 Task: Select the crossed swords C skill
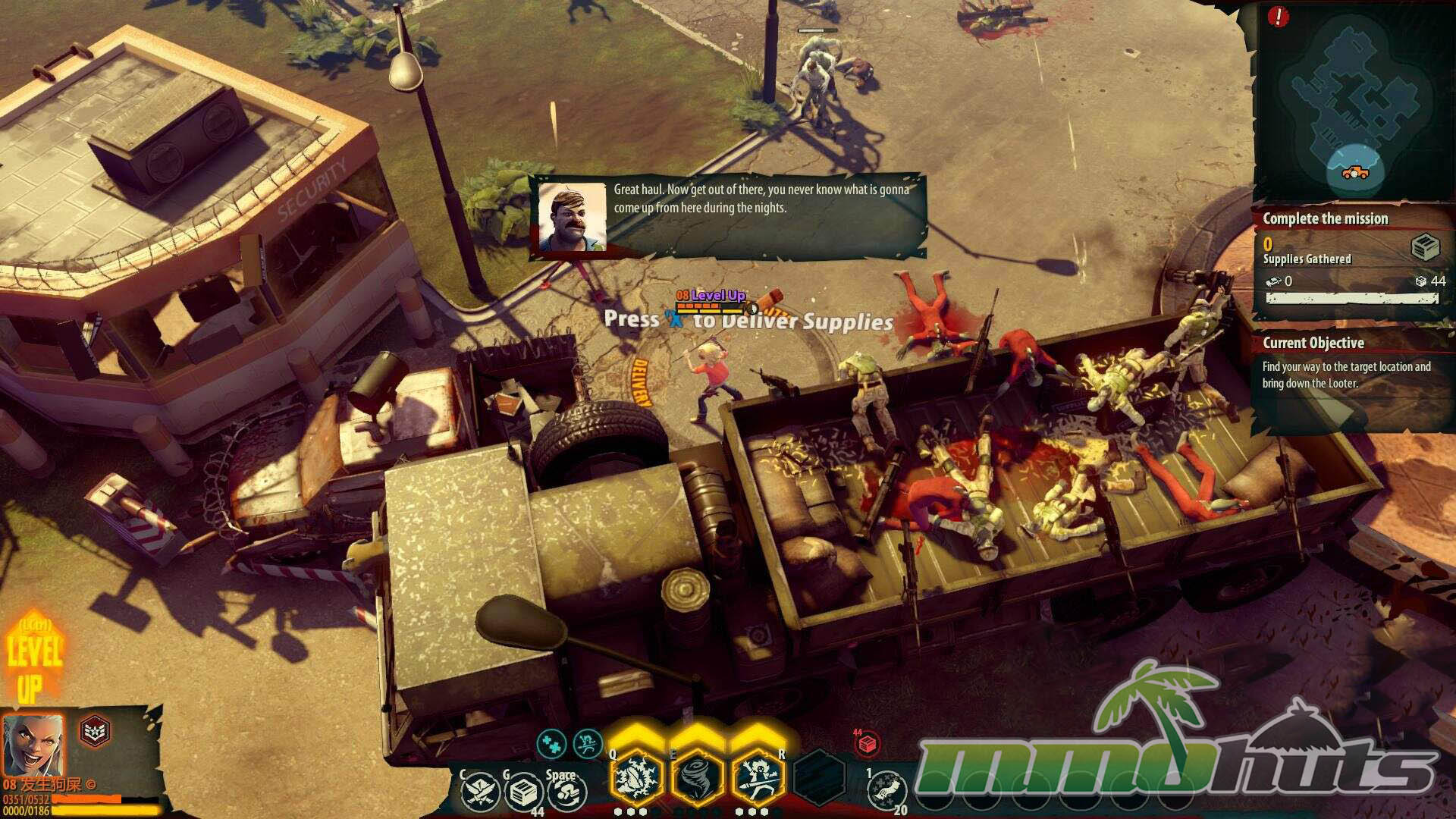coord(480,792)
